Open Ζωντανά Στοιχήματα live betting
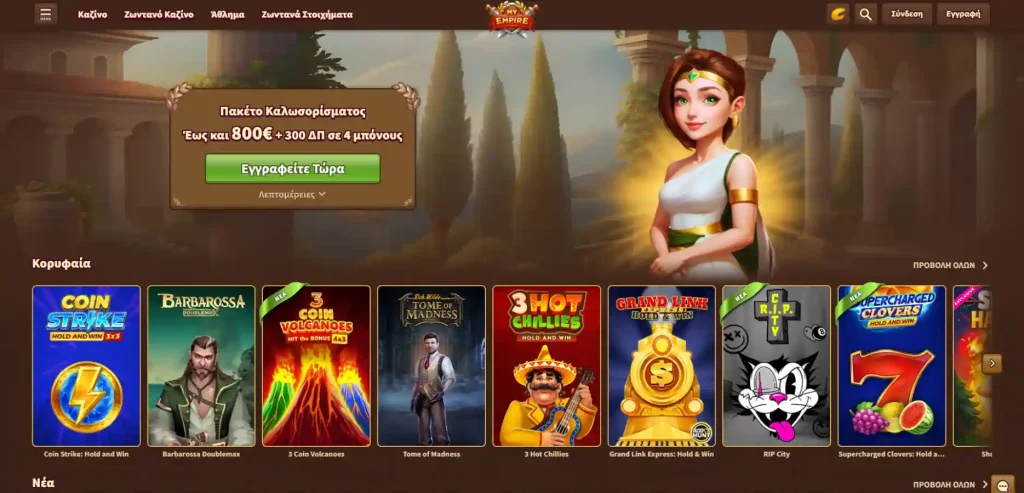This screenshot has height=493, width=1024. pyautogui.click(x=307, y=15)
